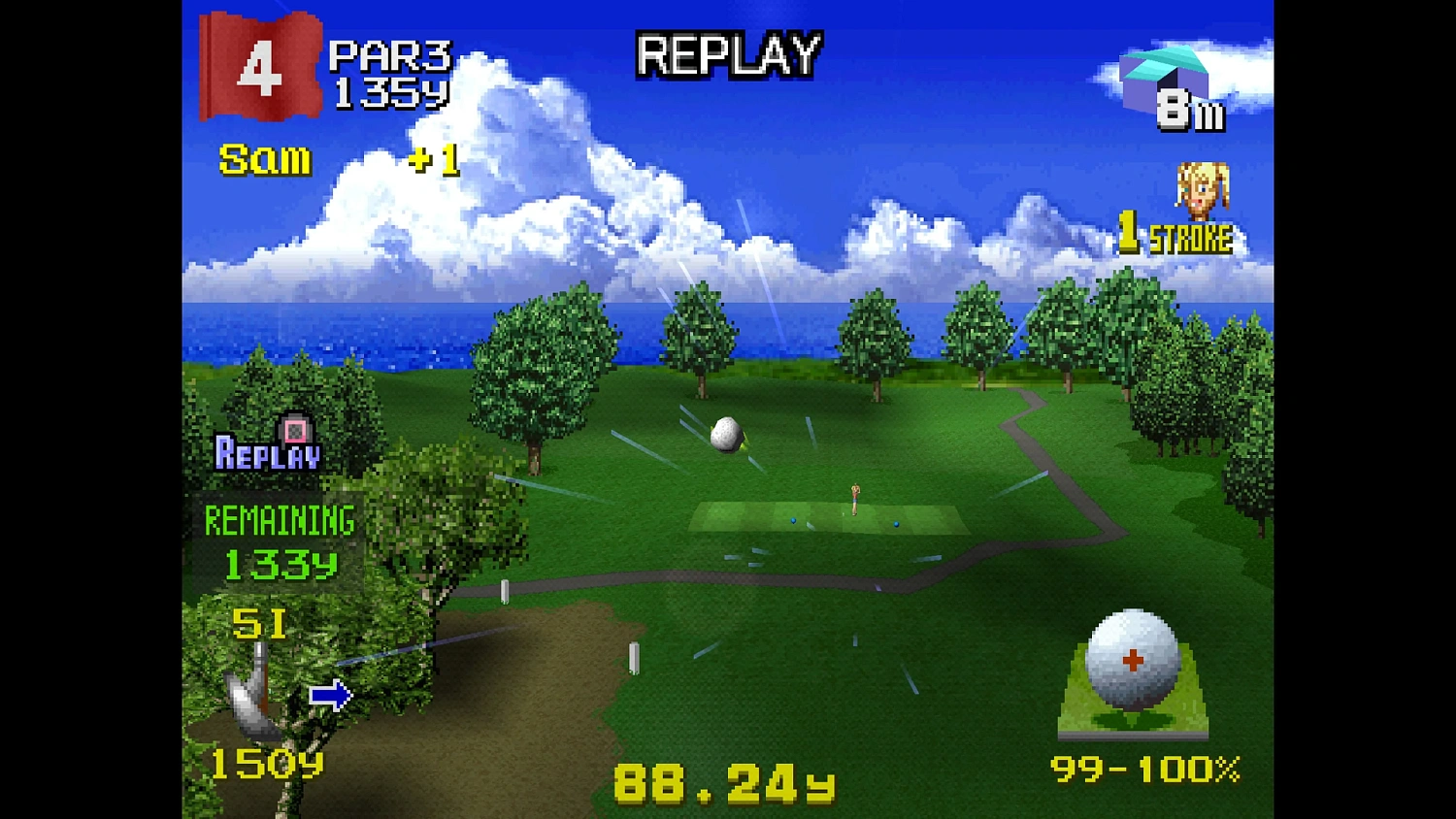1456x819 pixels.
Task: Adjust the 99-100% lie percentage gauge
Action: coord(1147,770)
